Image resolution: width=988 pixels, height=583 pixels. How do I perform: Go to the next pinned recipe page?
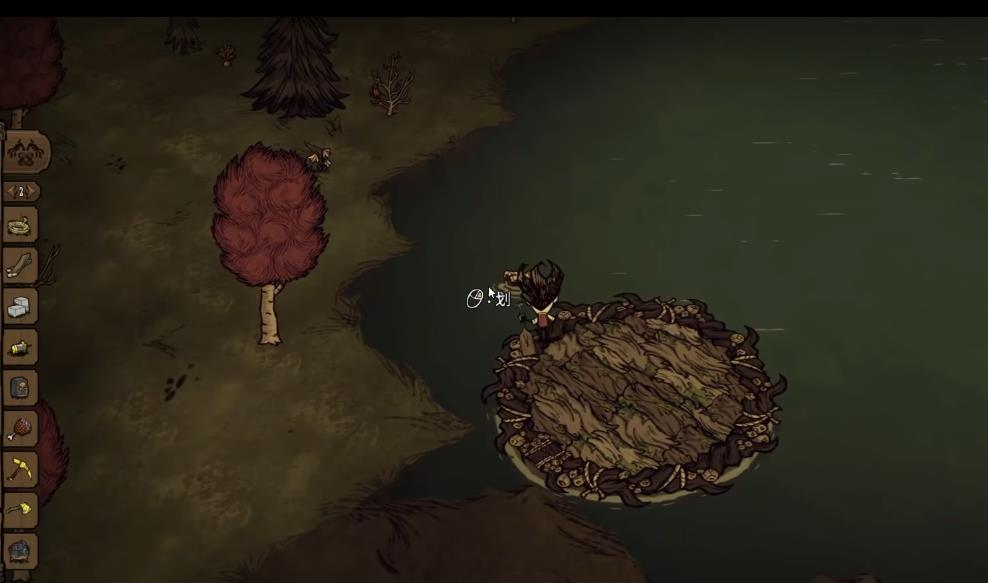pyautogui.click(x=34, y=191)
